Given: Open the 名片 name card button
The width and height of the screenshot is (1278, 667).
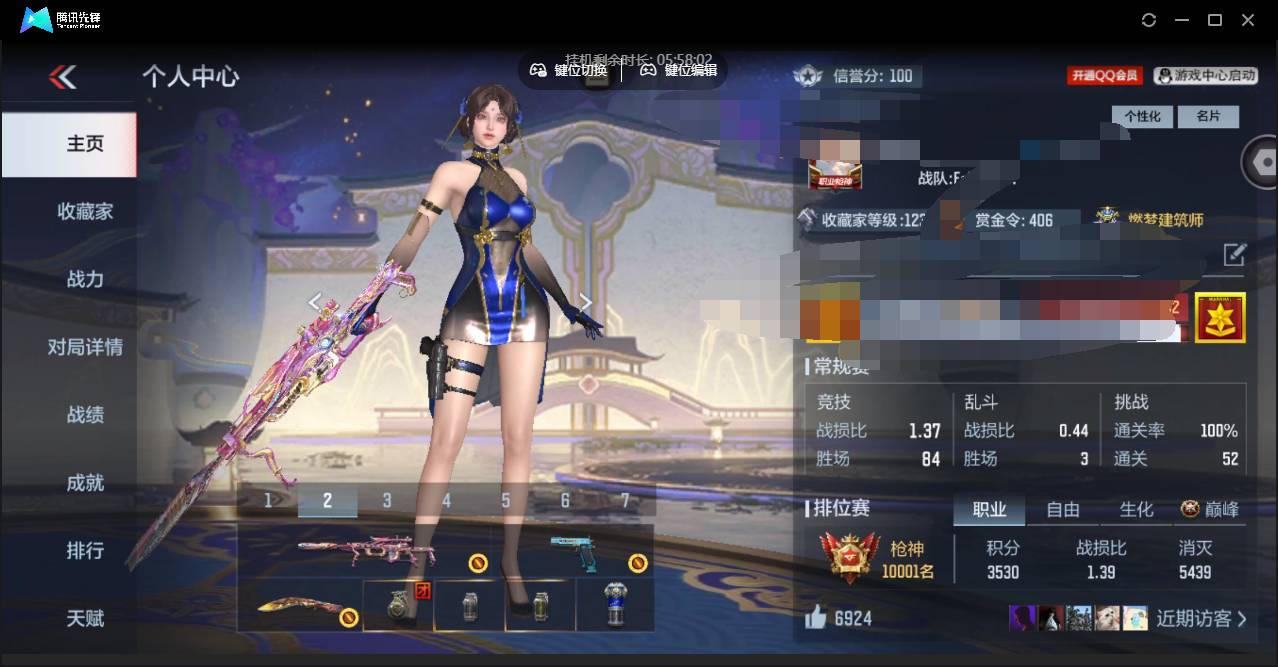Looking at the screenshot, I should (1208, 116).
